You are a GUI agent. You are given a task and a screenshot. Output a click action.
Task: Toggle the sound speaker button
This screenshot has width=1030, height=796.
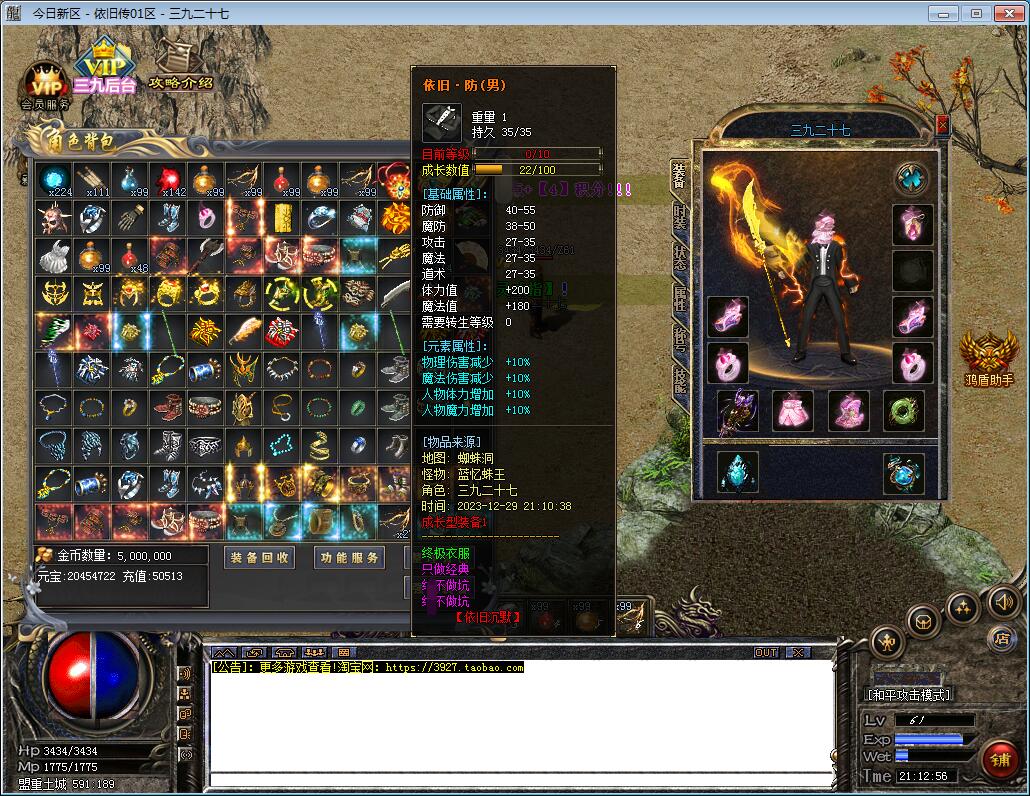point(1003,601)
